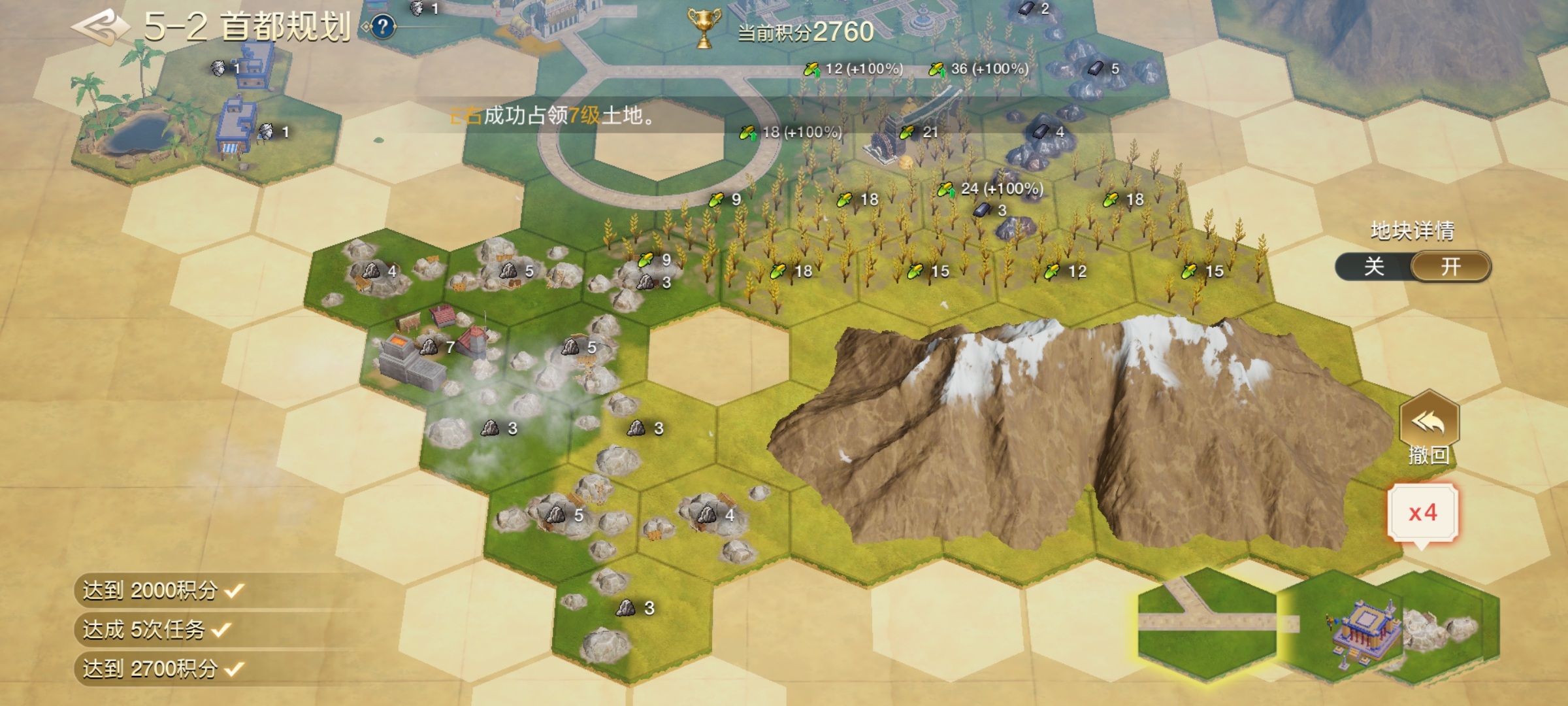1568x706 pixels.
Task: Open the question mark help icon
Action: pos(384,27)
